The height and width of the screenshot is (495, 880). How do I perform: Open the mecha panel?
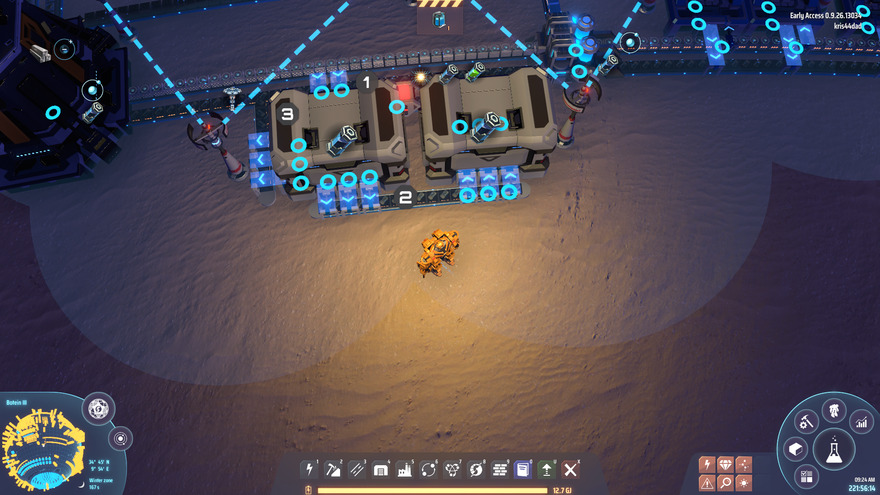[833, 410]
